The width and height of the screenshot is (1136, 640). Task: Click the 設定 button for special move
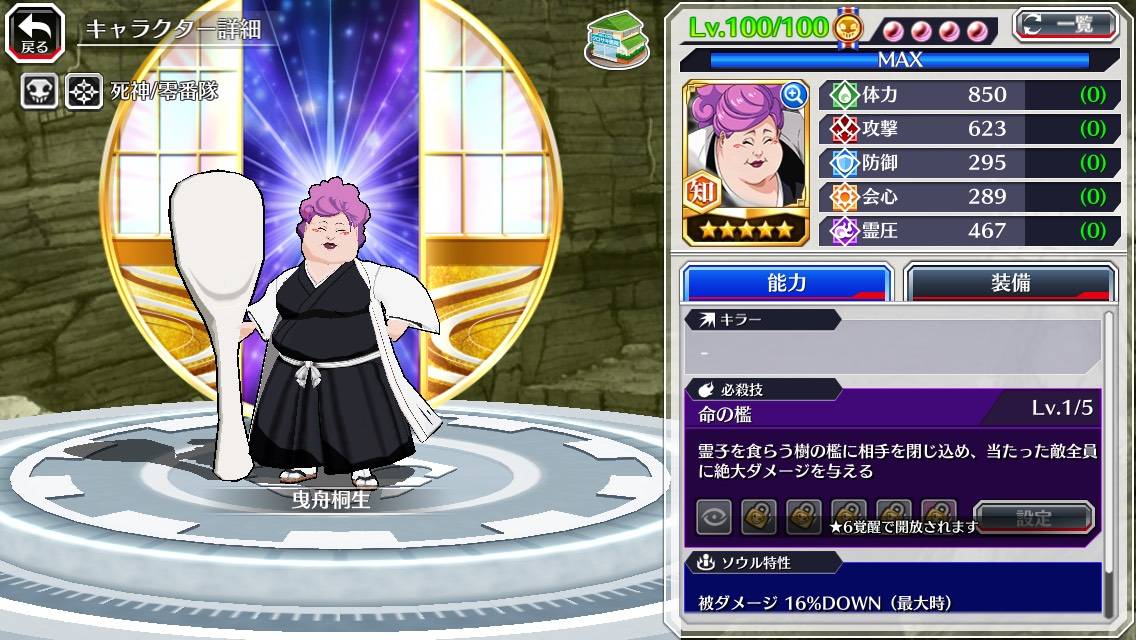coord(1034,518)
